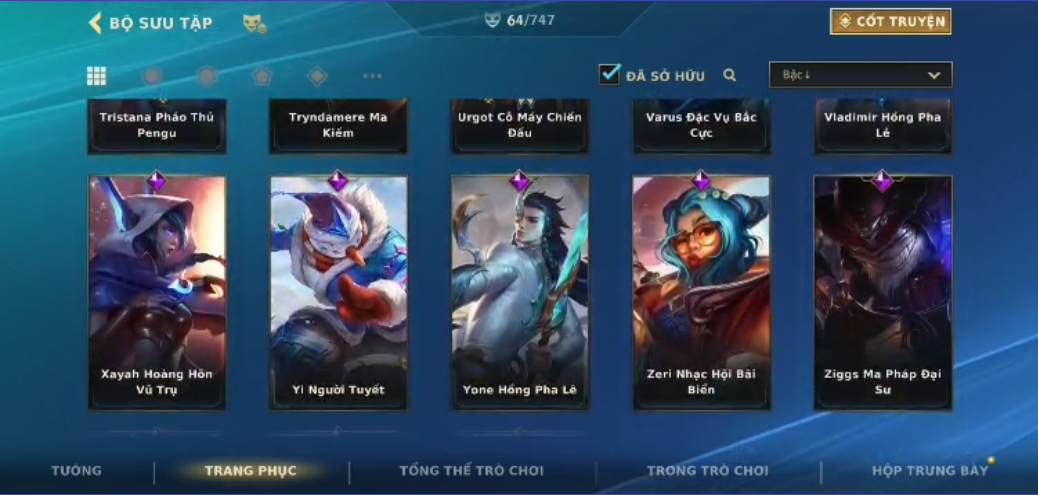Open the Yone Hồng Pha Lê skin

[519, 292]
